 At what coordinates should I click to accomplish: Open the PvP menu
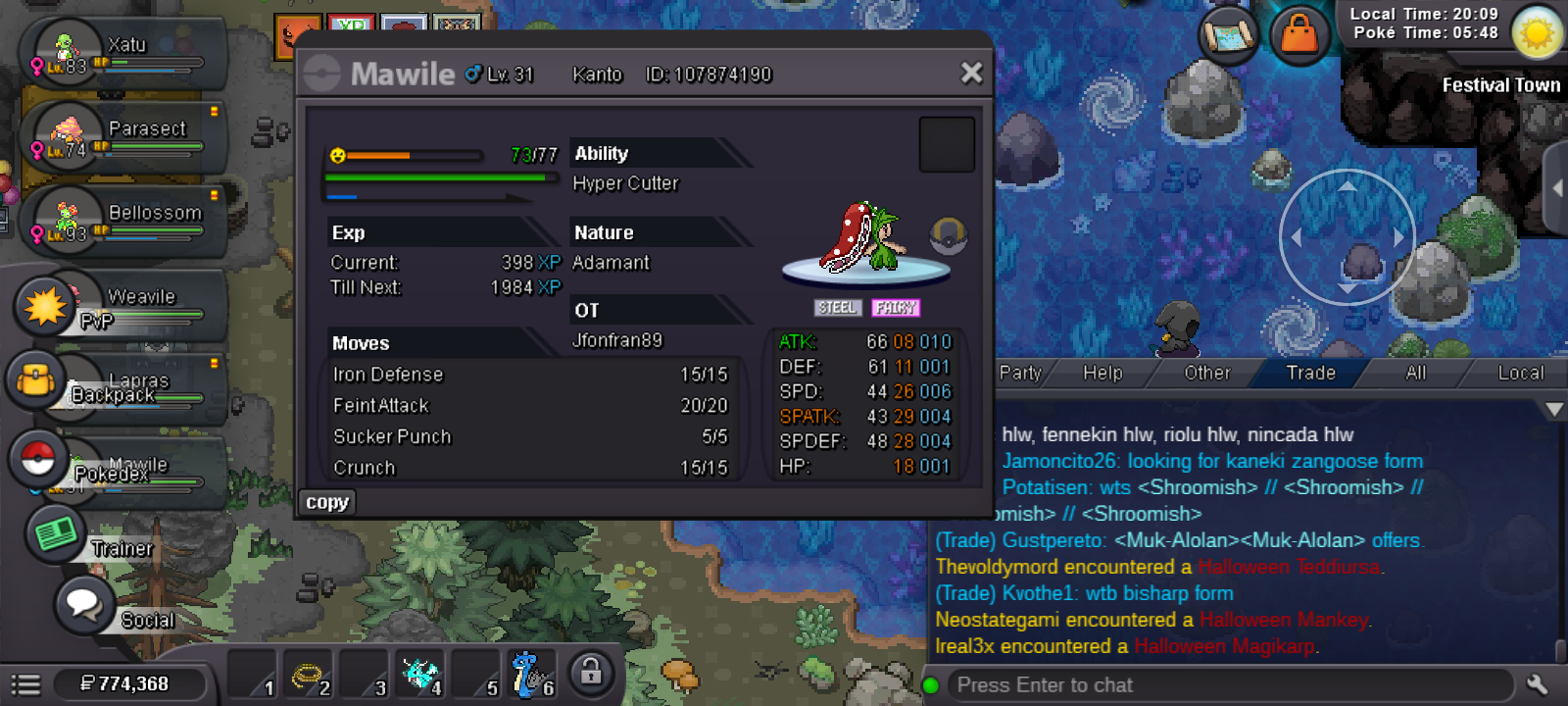[45, 307]
